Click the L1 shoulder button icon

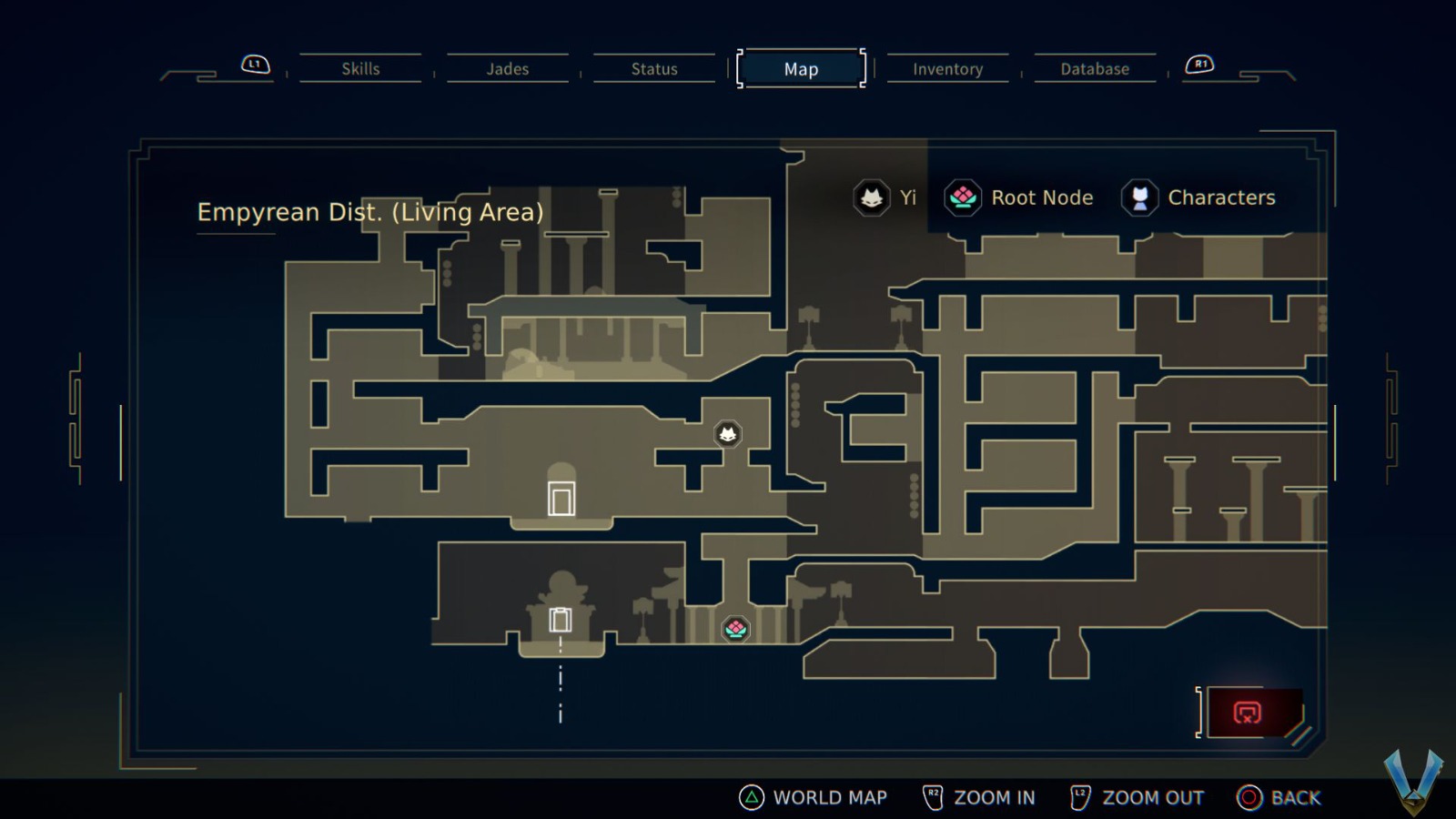point(254,64)
